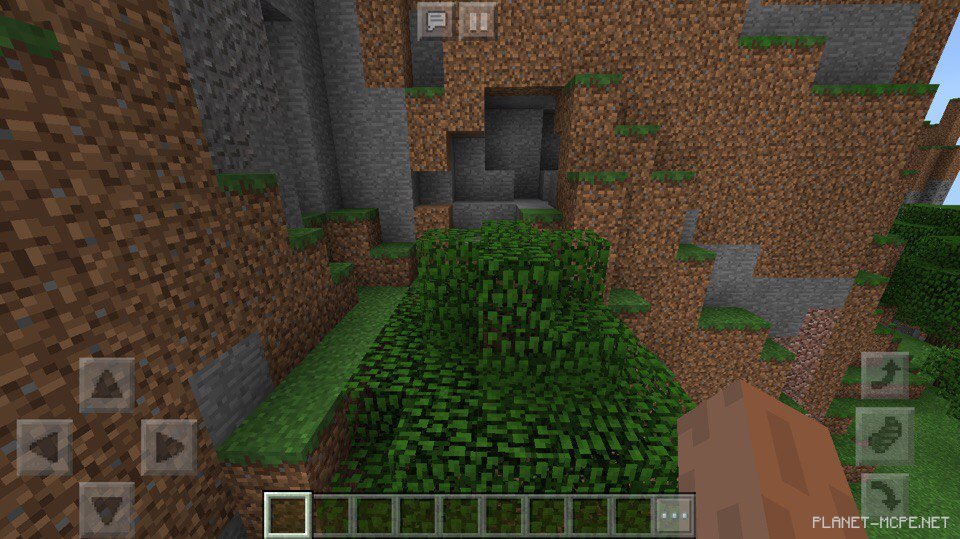Tap the fly down arrow button
960x539 pixels.
(x=885, y=496)
